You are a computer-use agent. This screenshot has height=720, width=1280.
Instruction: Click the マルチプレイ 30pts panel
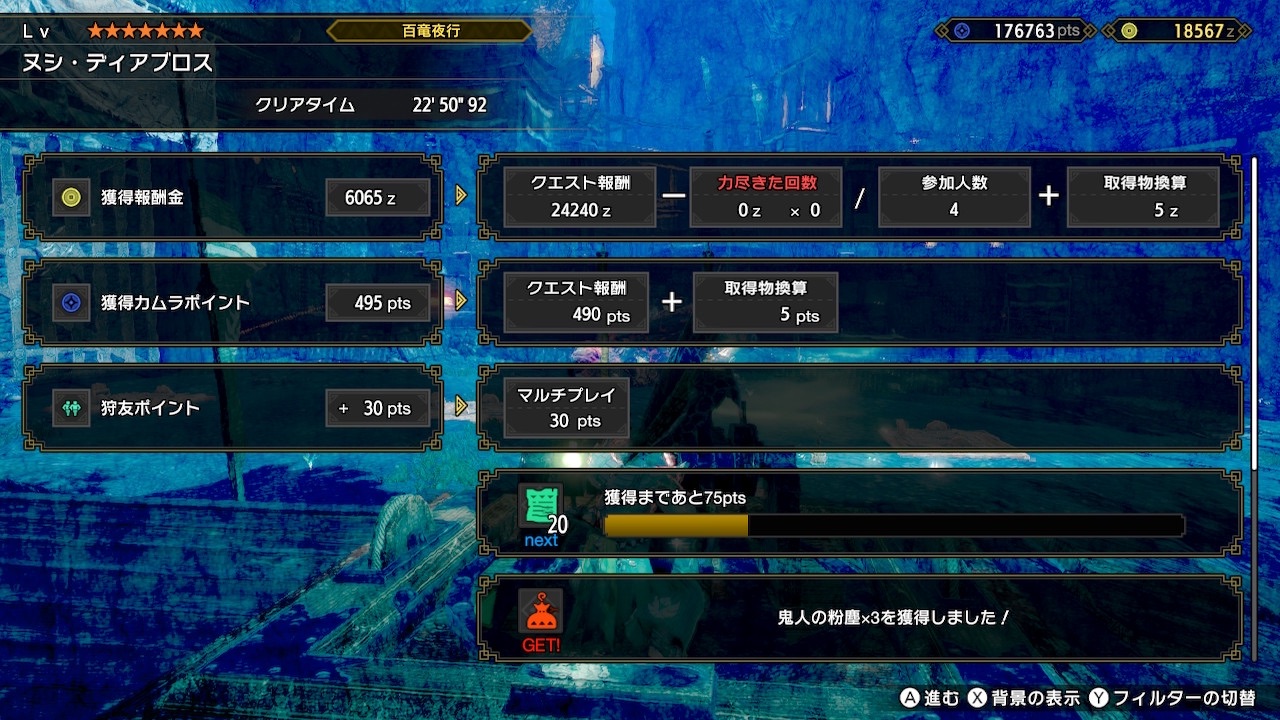click(x=563, y=408)
